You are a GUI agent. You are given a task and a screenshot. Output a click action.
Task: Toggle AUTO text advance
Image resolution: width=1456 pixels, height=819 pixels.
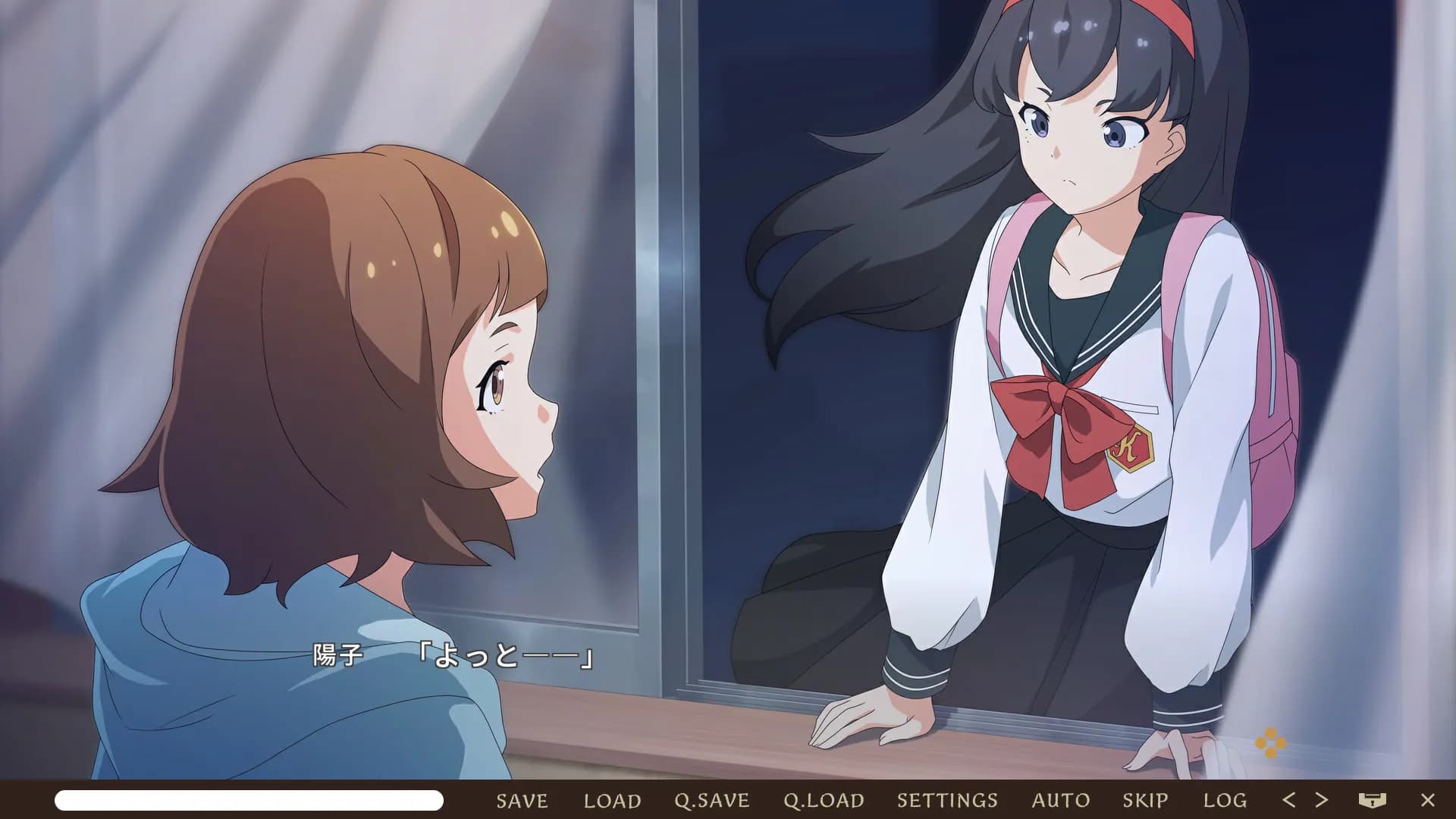tap(1060, 800)
